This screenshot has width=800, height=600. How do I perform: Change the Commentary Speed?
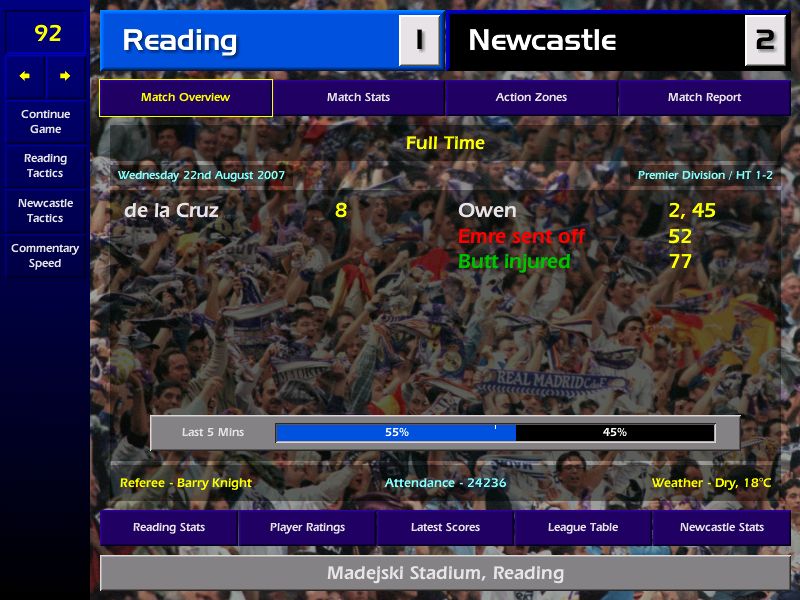pos(45,256)
